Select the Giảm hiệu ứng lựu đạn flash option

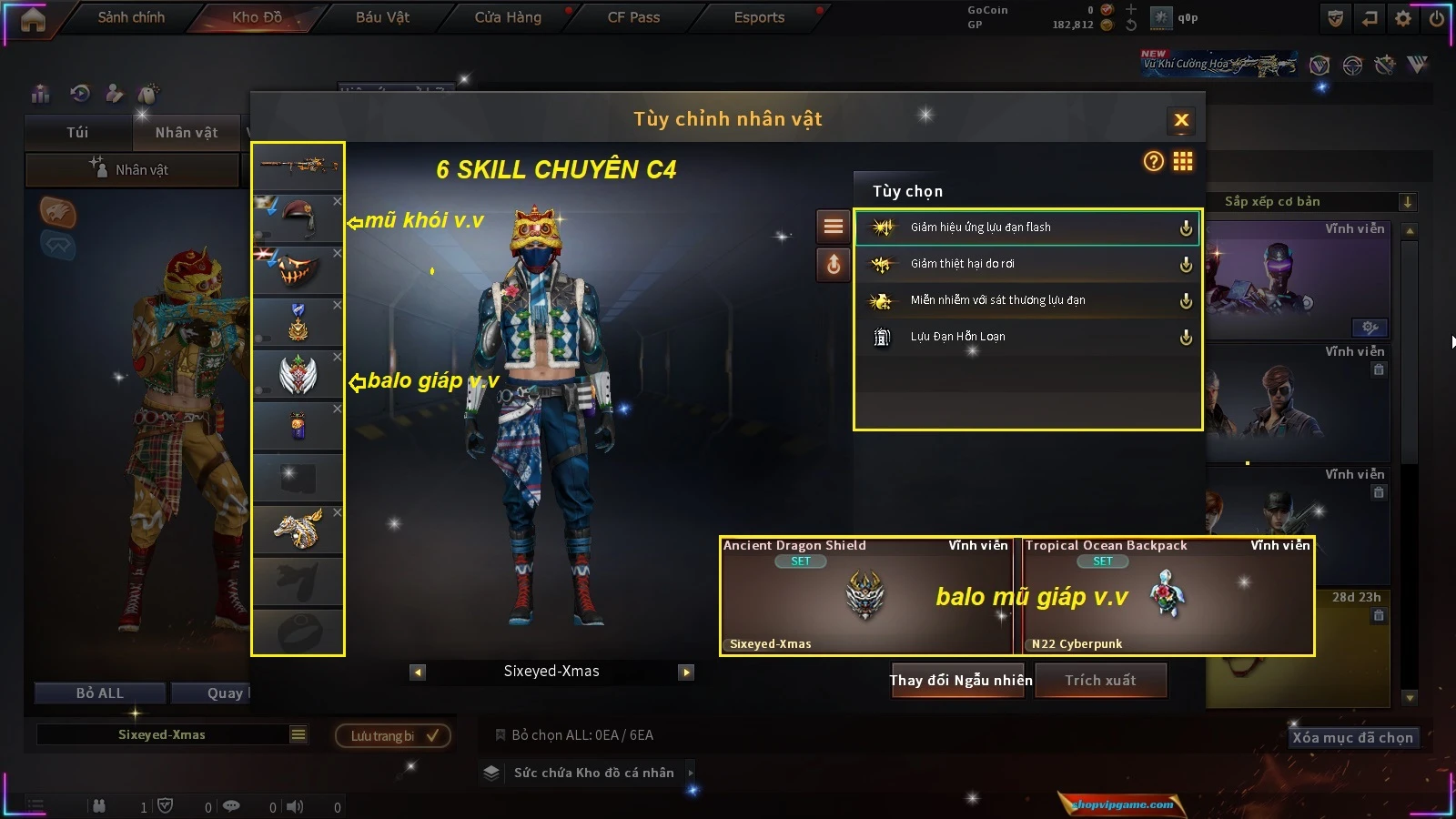point(1026,227)
